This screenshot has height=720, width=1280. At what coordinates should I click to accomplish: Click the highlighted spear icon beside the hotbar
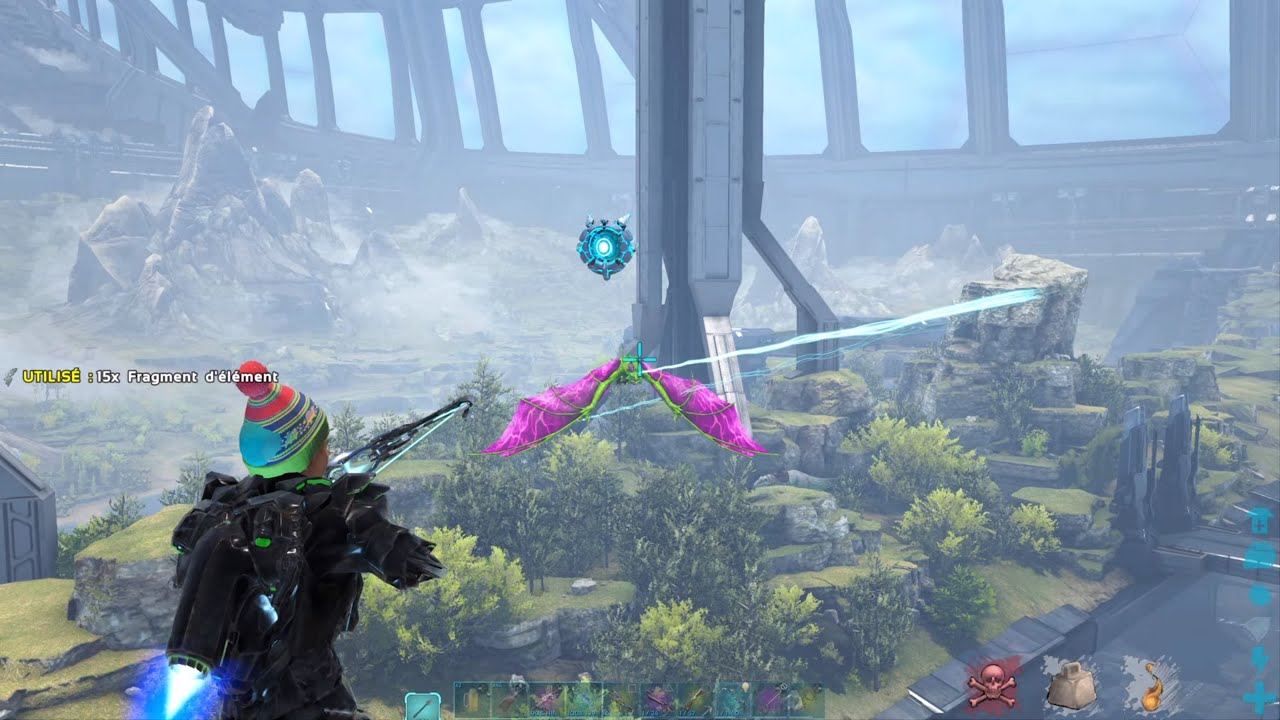click(422, 706)
